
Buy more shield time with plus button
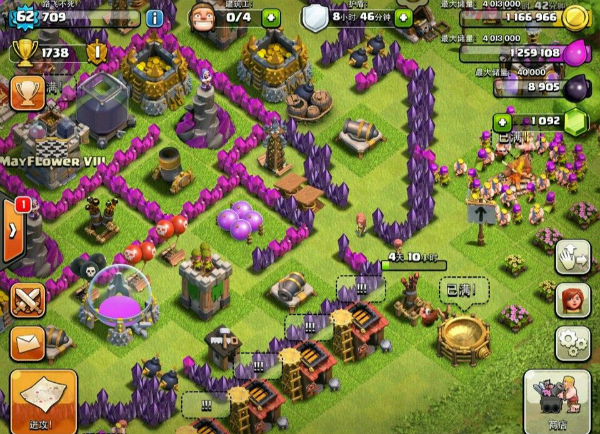[x=403, y=17]
